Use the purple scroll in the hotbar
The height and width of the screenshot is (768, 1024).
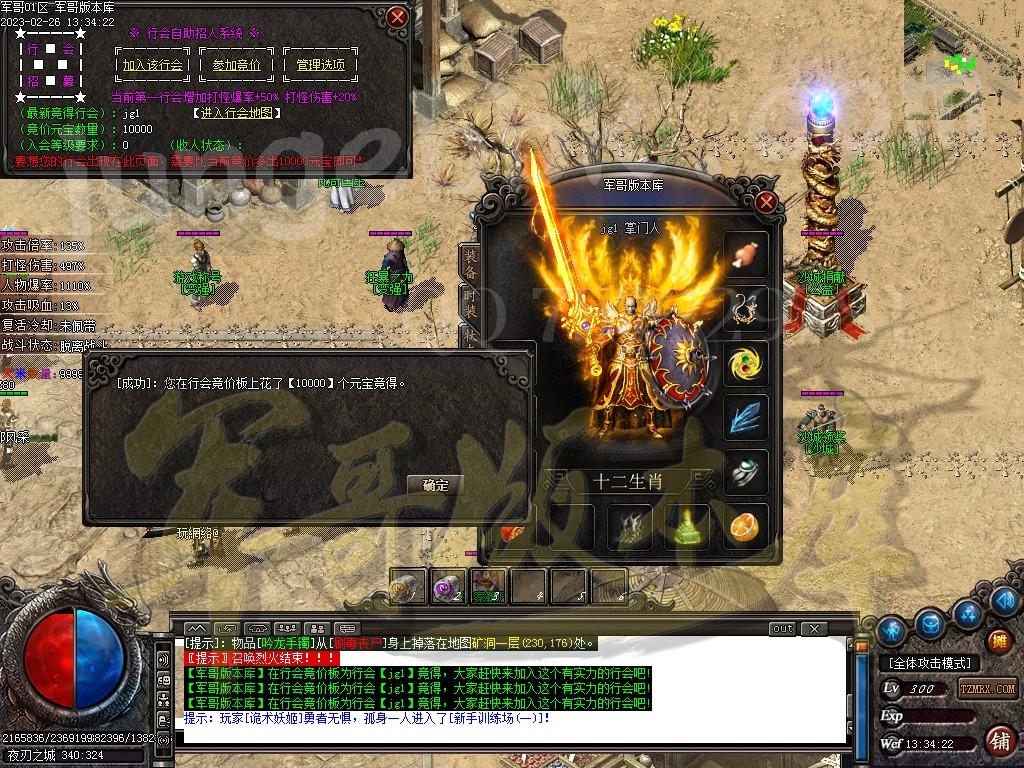(x=446, y=587)
